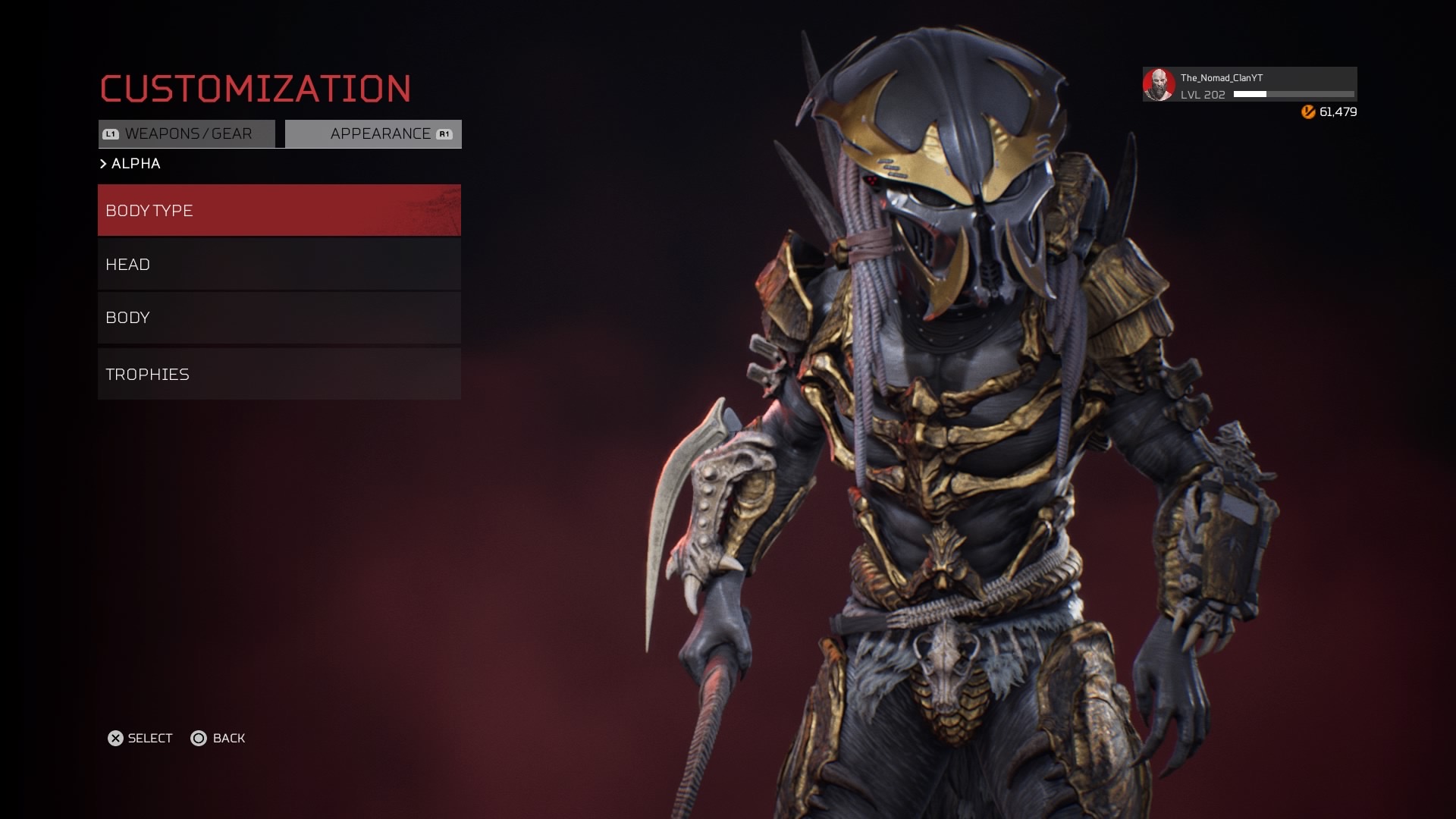Switch to the Appearance tab
Image resolution: width=1456 pixels, height=819 pixels.
pyautogui.click(x=374, y=134)
